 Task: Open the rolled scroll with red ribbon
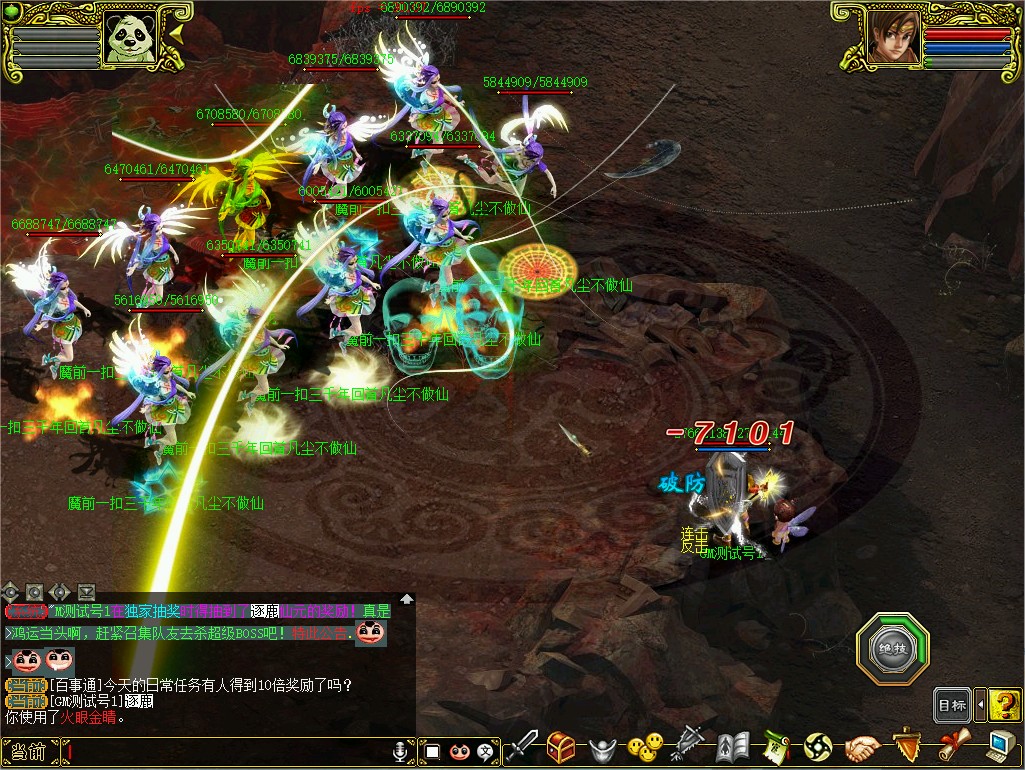953,746
